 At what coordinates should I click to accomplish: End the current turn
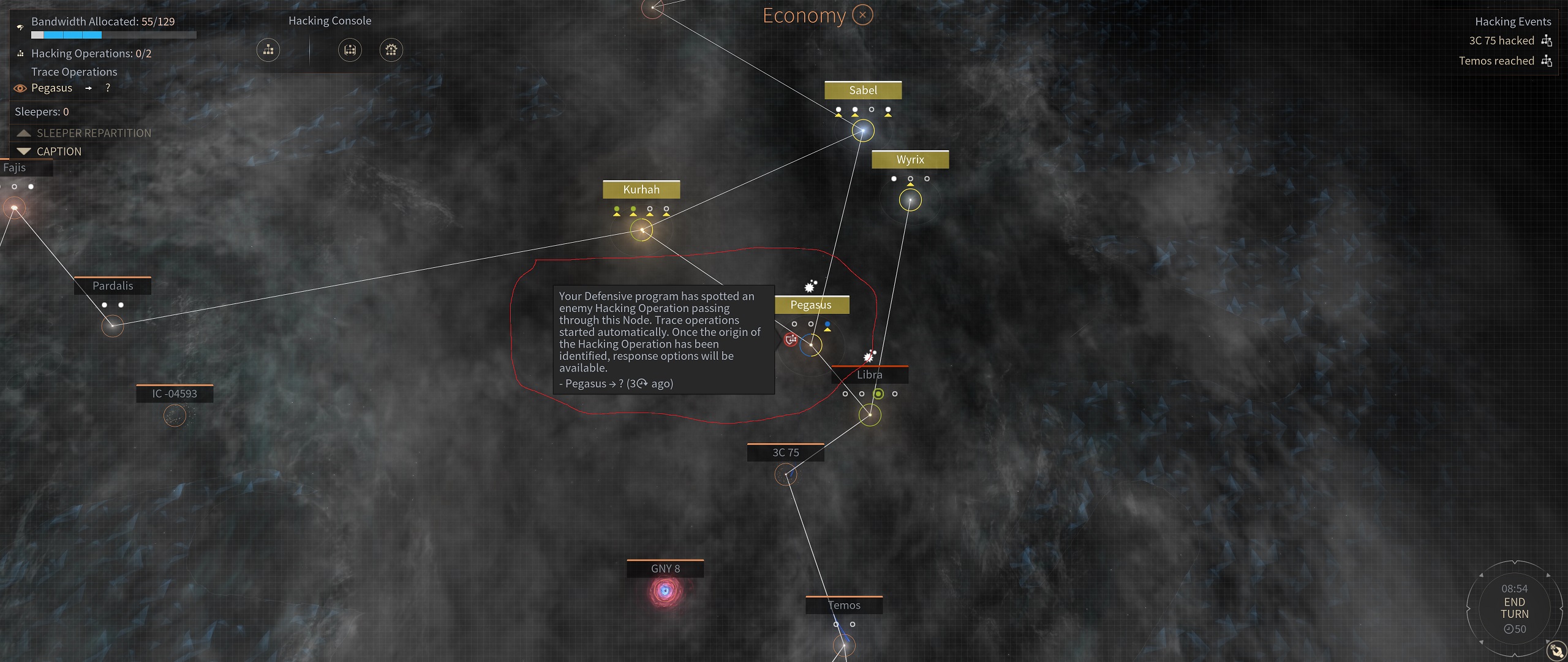pyautogui.click(x=1514, y=607)
